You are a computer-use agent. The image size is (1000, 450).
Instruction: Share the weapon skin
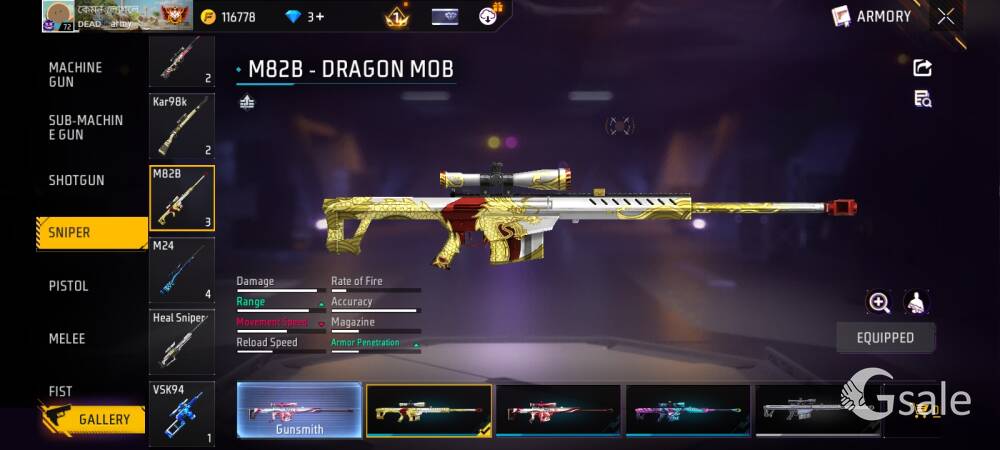[x=922, y=68]
